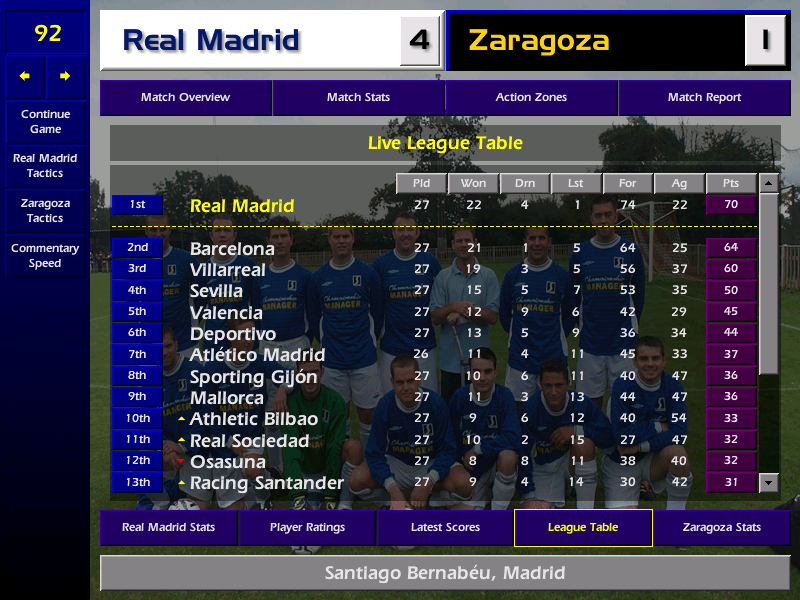Select Barcelona in the league table
The image size is (800, 600).
(x=232, y=248)
